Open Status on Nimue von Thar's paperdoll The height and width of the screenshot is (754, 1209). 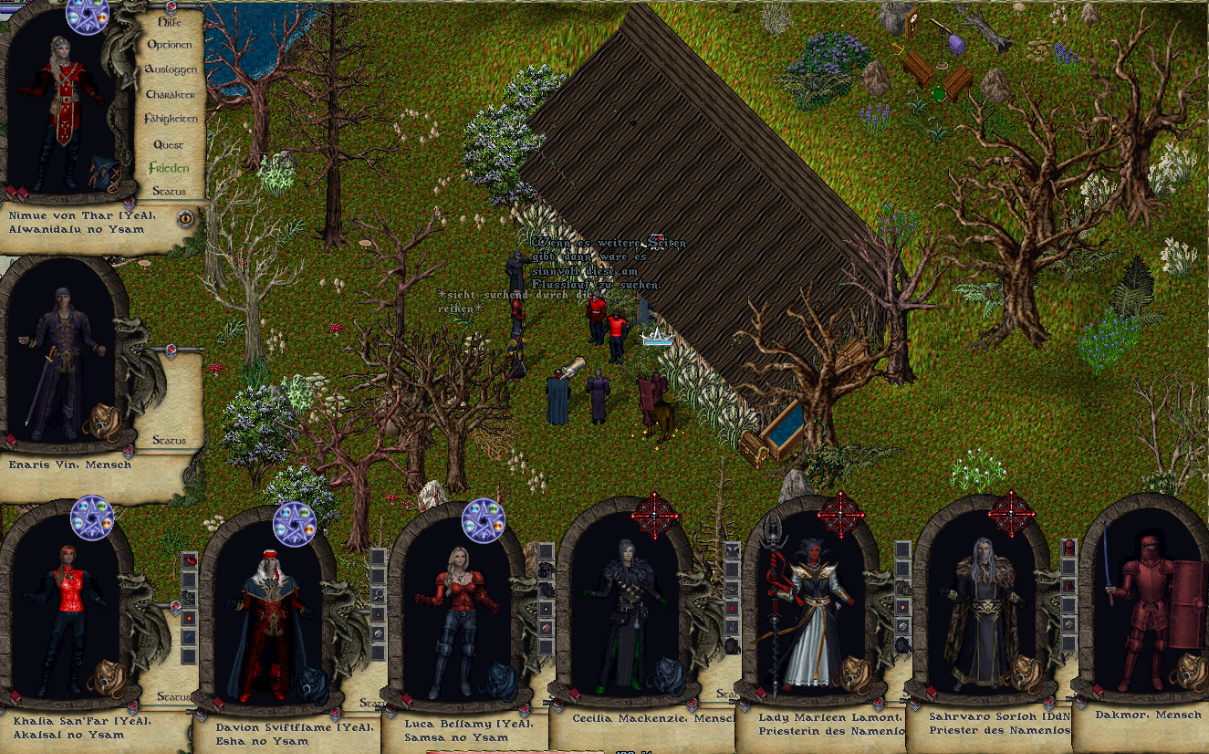(169, 191)
